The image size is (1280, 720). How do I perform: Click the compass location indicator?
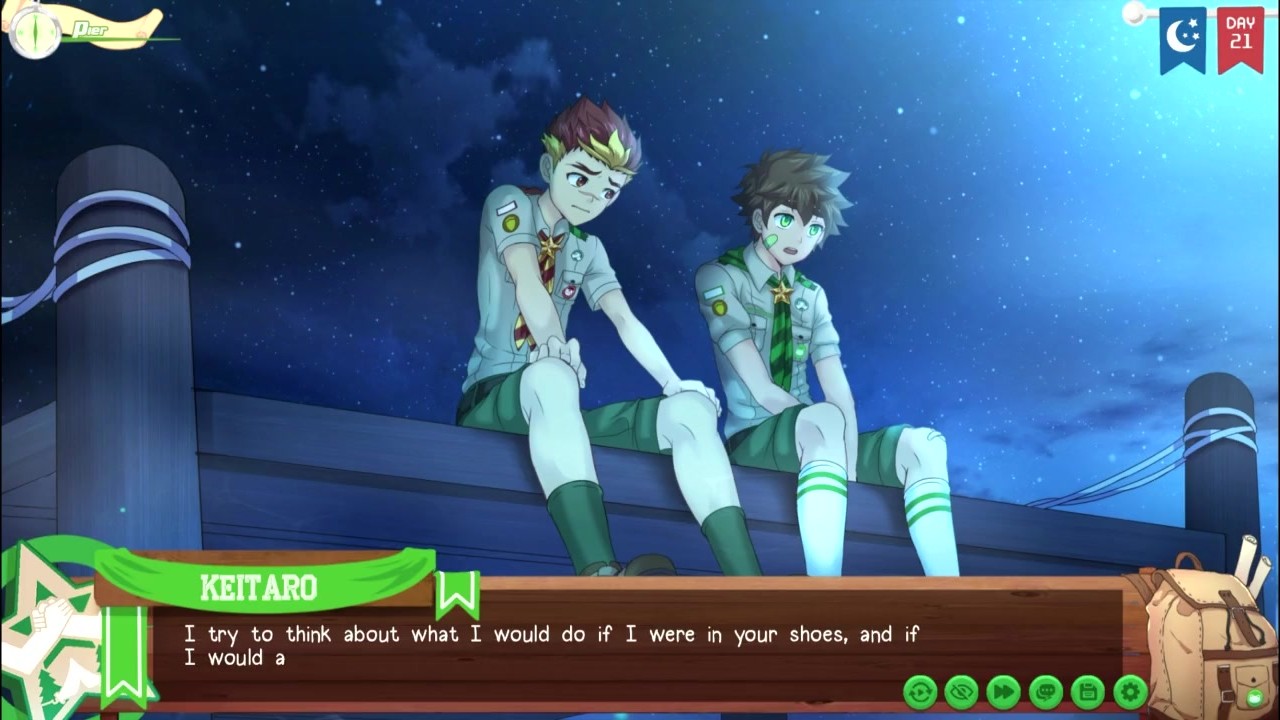tap(37, 31)
